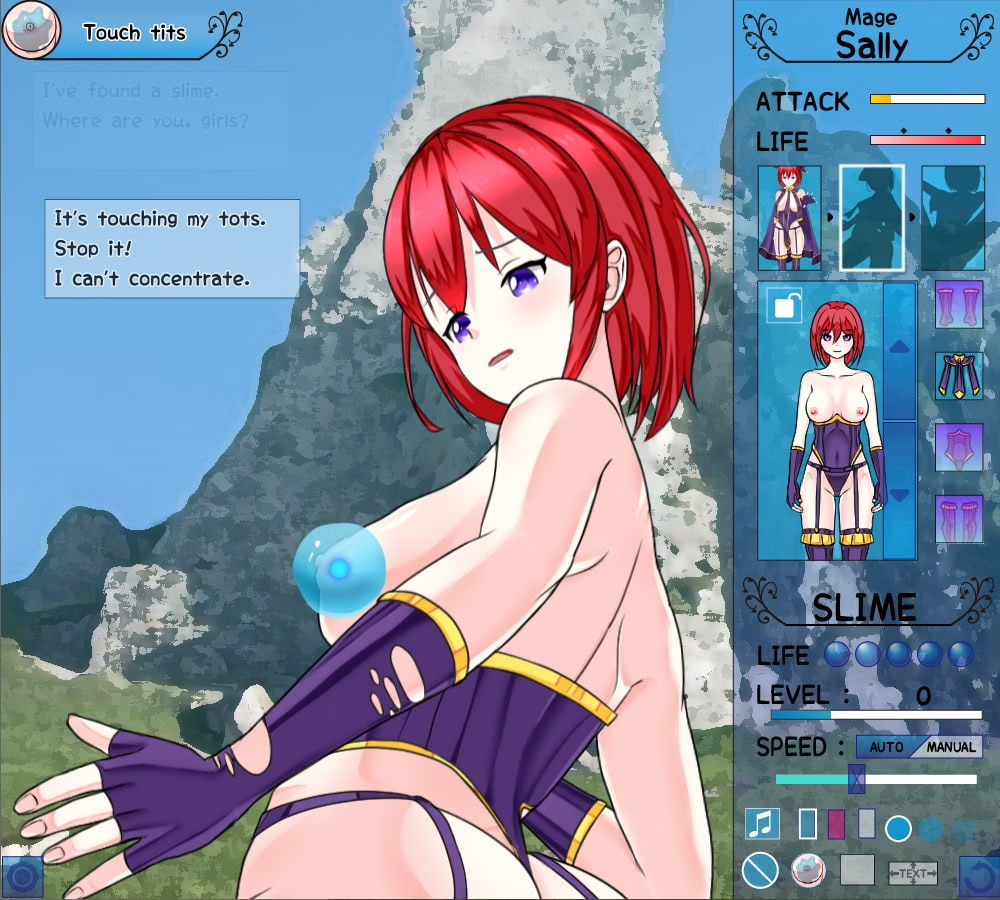Click the down arrow in the costume panel
The width and height of the screenshot is (1000, 900).
tap(899, 493)
